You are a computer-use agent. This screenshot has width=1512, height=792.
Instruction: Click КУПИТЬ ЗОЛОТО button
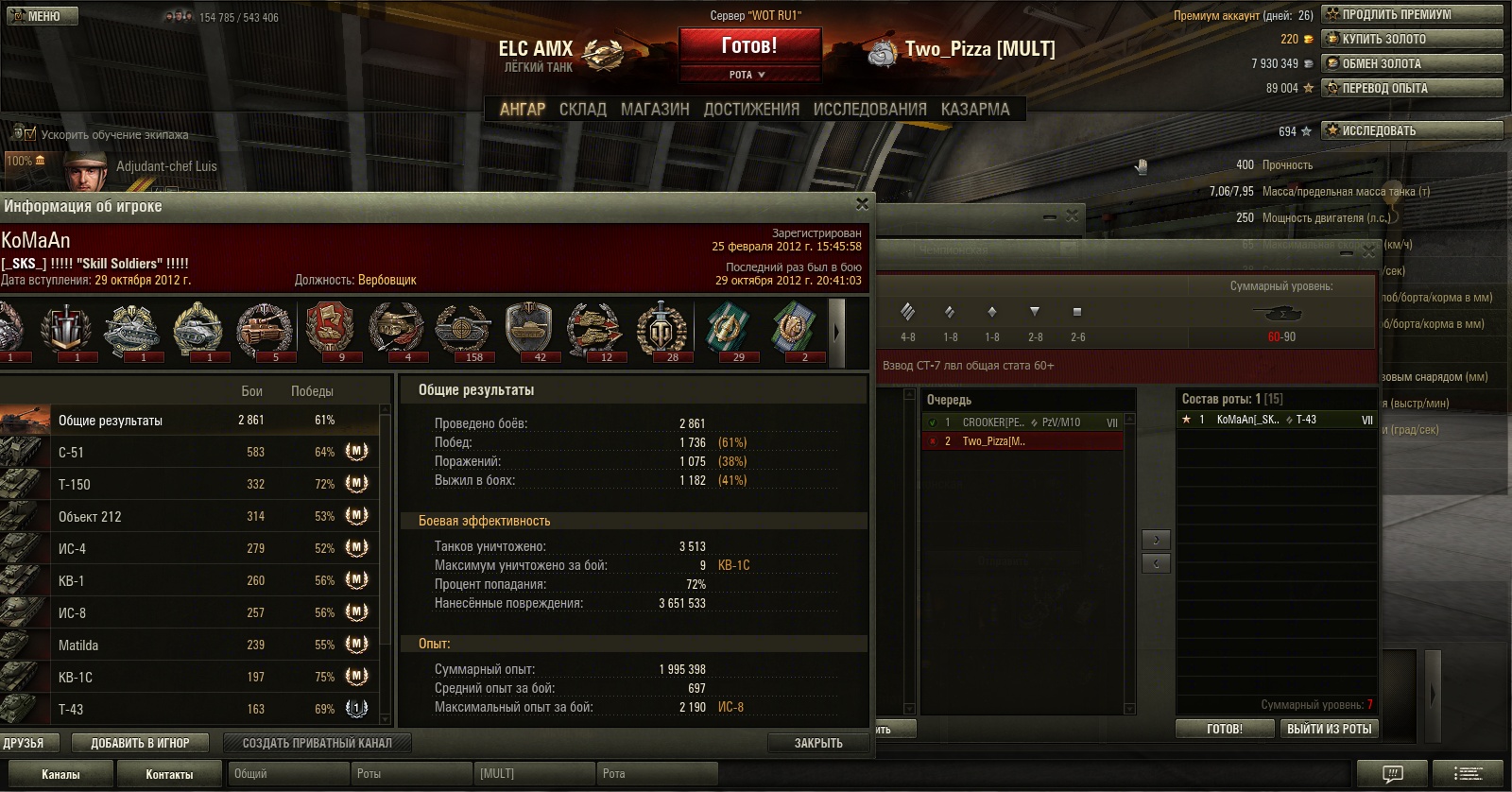[x=1412, y=39]
